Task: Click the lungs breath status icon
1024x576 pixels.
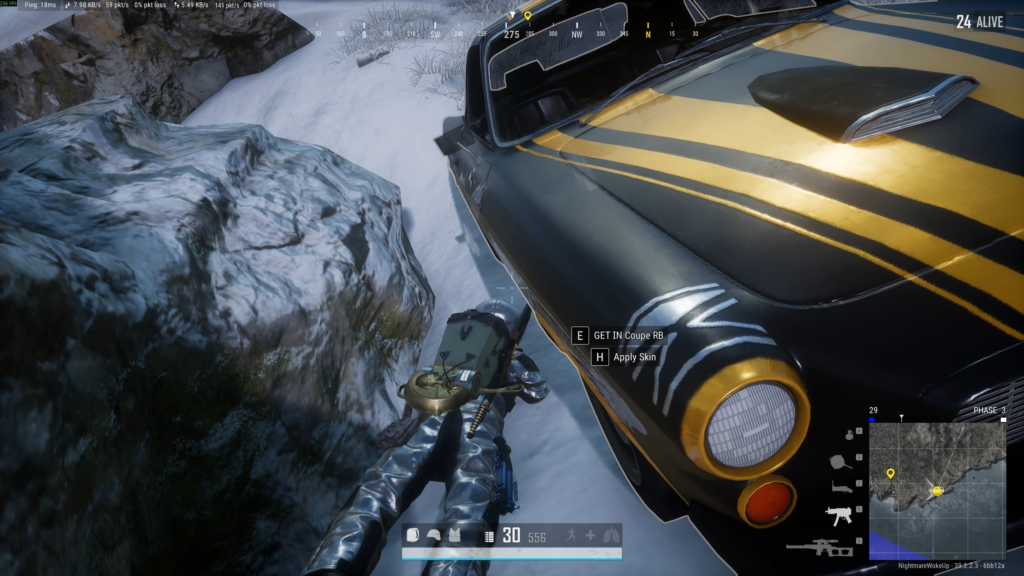Action: tap(610, 536)
